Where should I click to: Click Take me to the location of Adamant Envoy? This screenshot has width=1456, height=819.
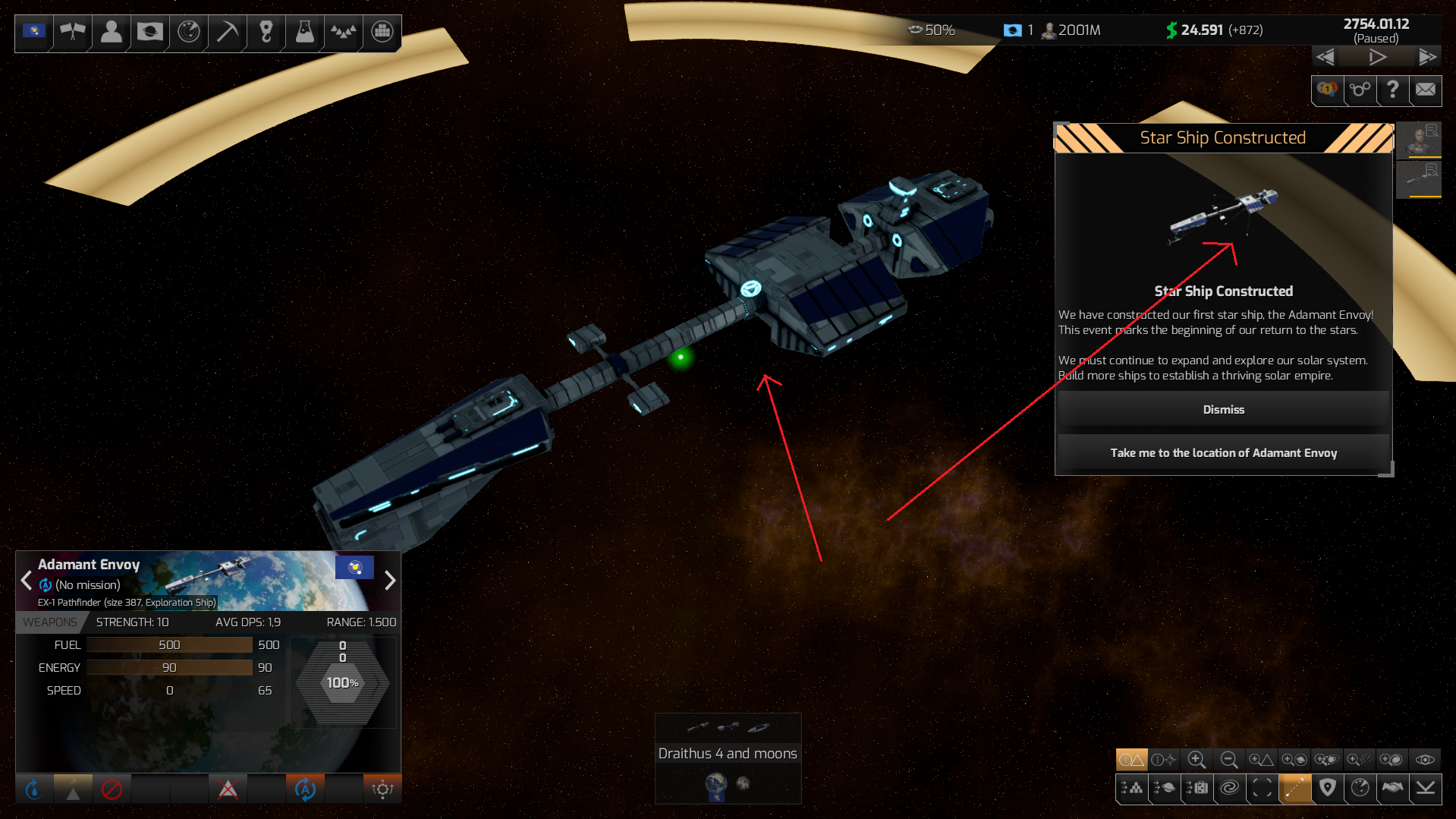pyautogui.click(x=1222, y=452)
